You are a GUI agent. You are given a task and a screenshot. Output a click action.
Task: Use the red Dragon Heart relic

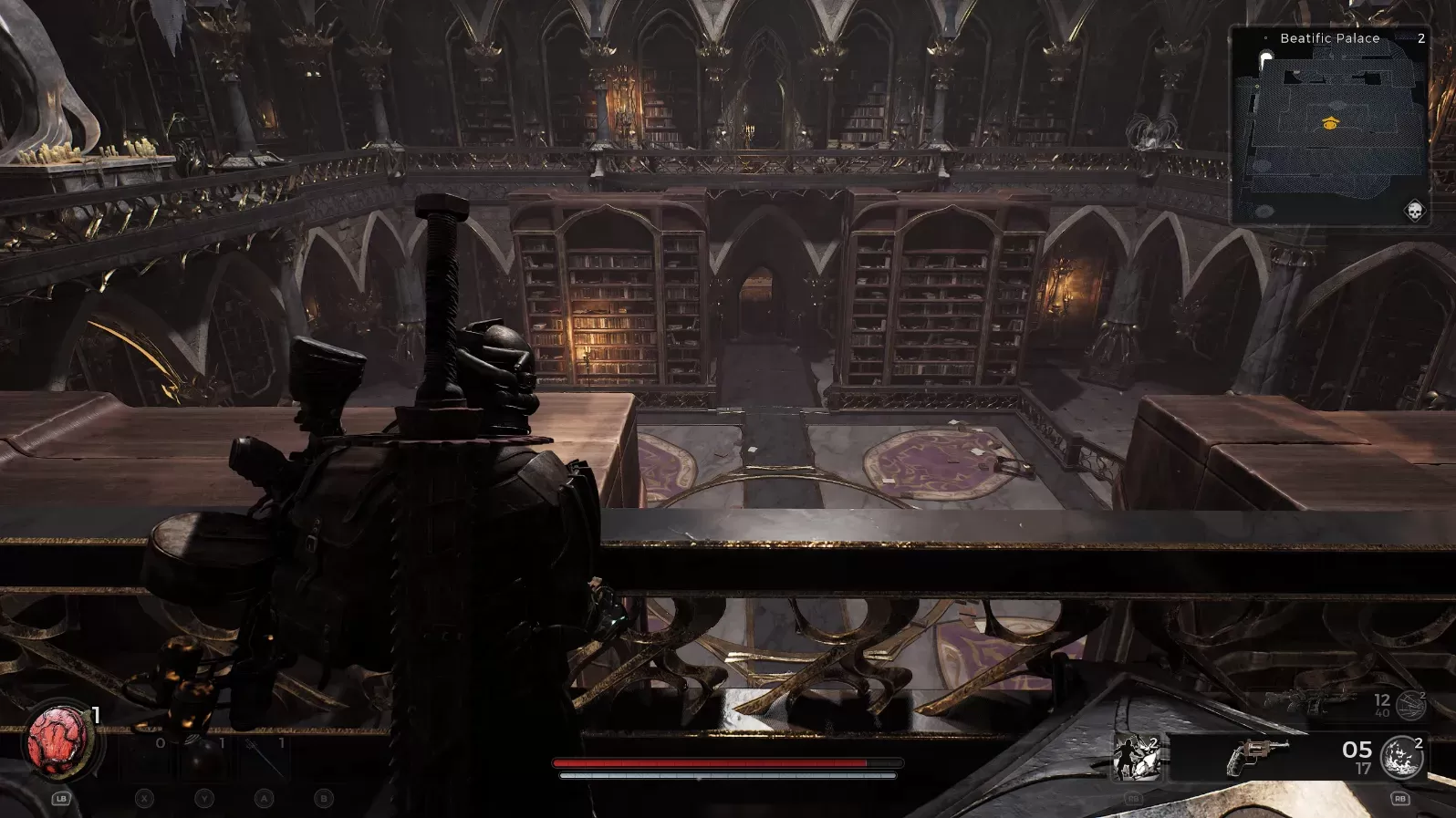57,740
